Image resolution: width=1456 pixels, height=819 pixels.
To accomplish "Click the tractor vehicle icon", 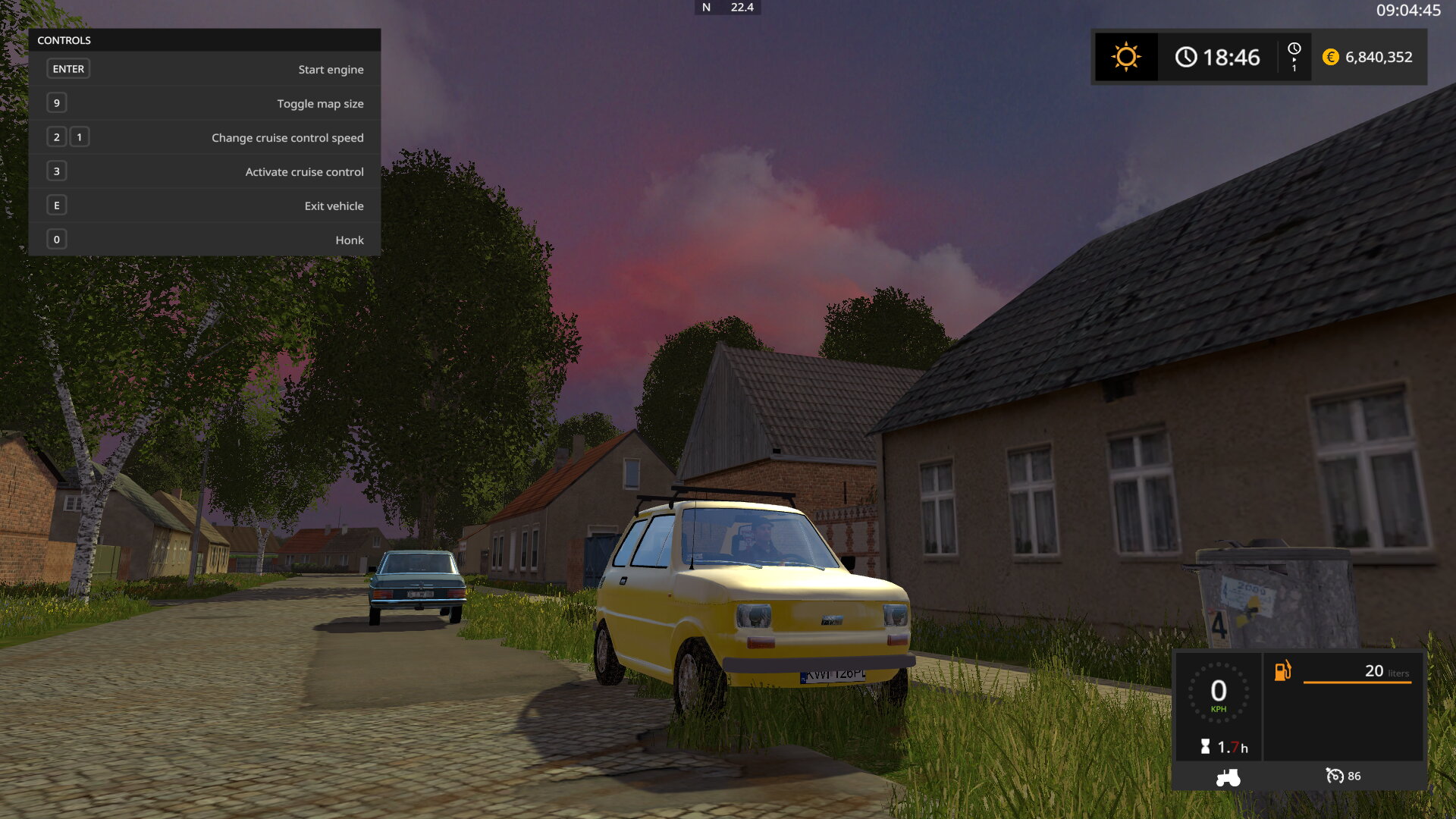I will tap(1228, 777).
